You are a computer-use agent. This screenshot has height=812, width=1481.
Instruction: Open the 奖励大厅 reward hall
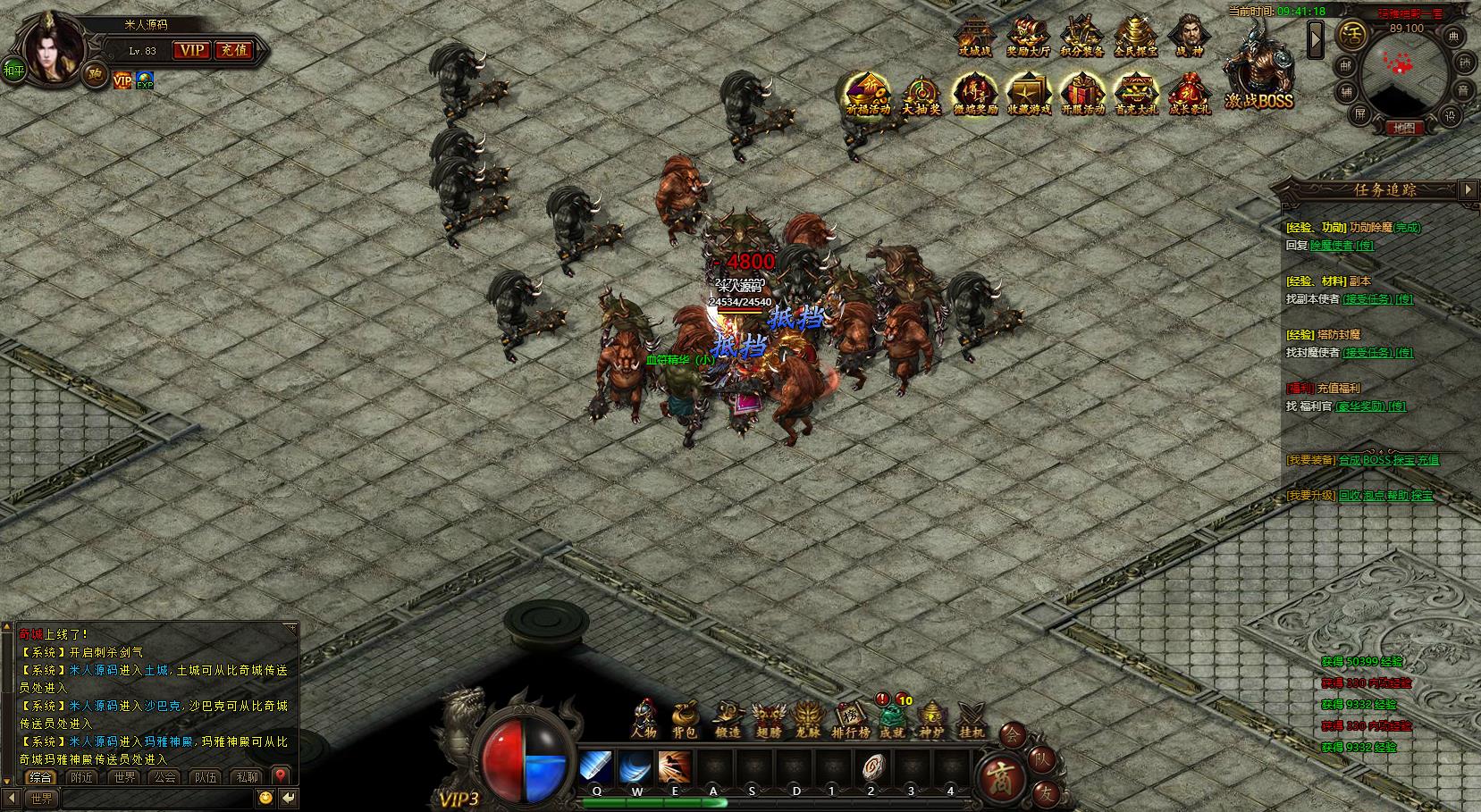click(x=1028, y=37)
